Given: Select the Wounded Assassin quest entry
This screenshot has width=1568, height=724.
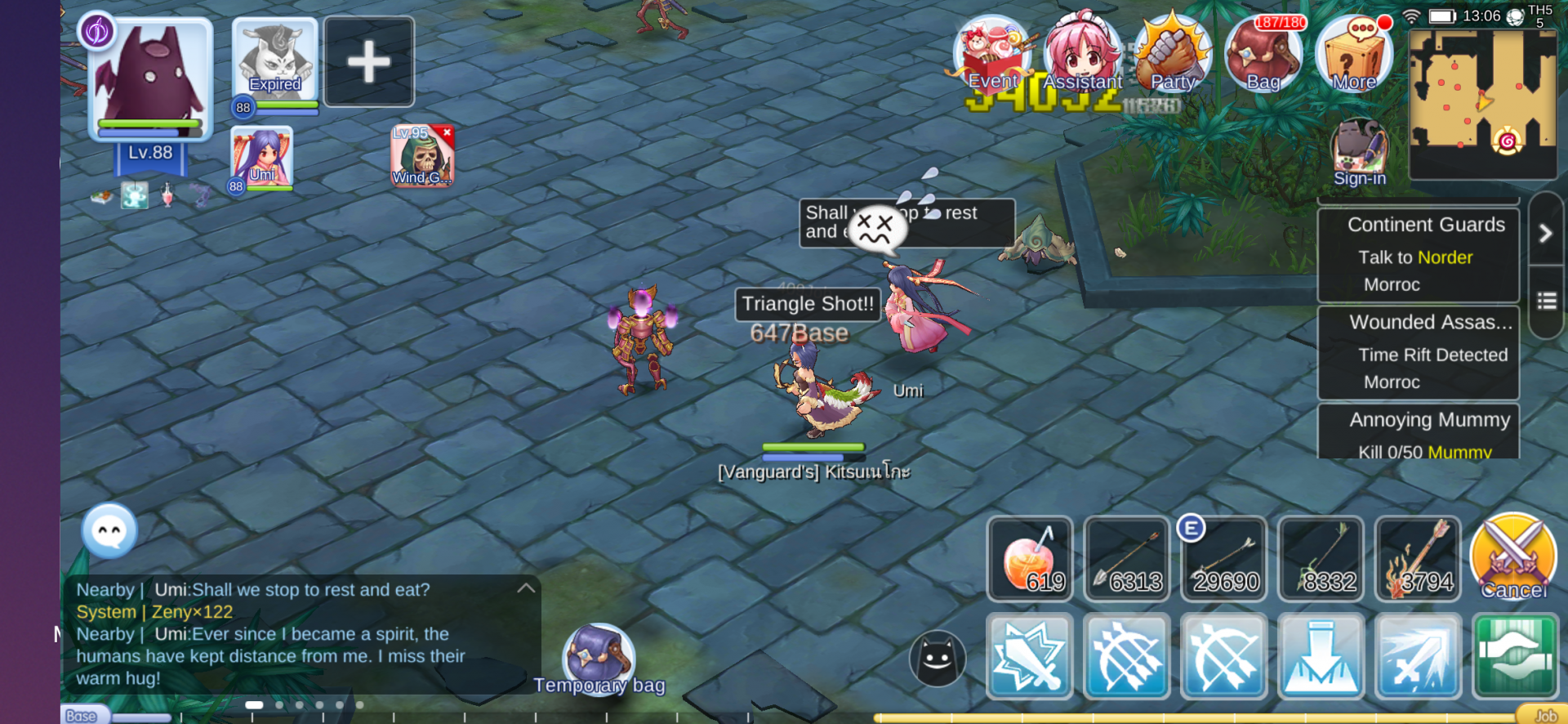Looking at the screenshot, I should pos(1419,352).
